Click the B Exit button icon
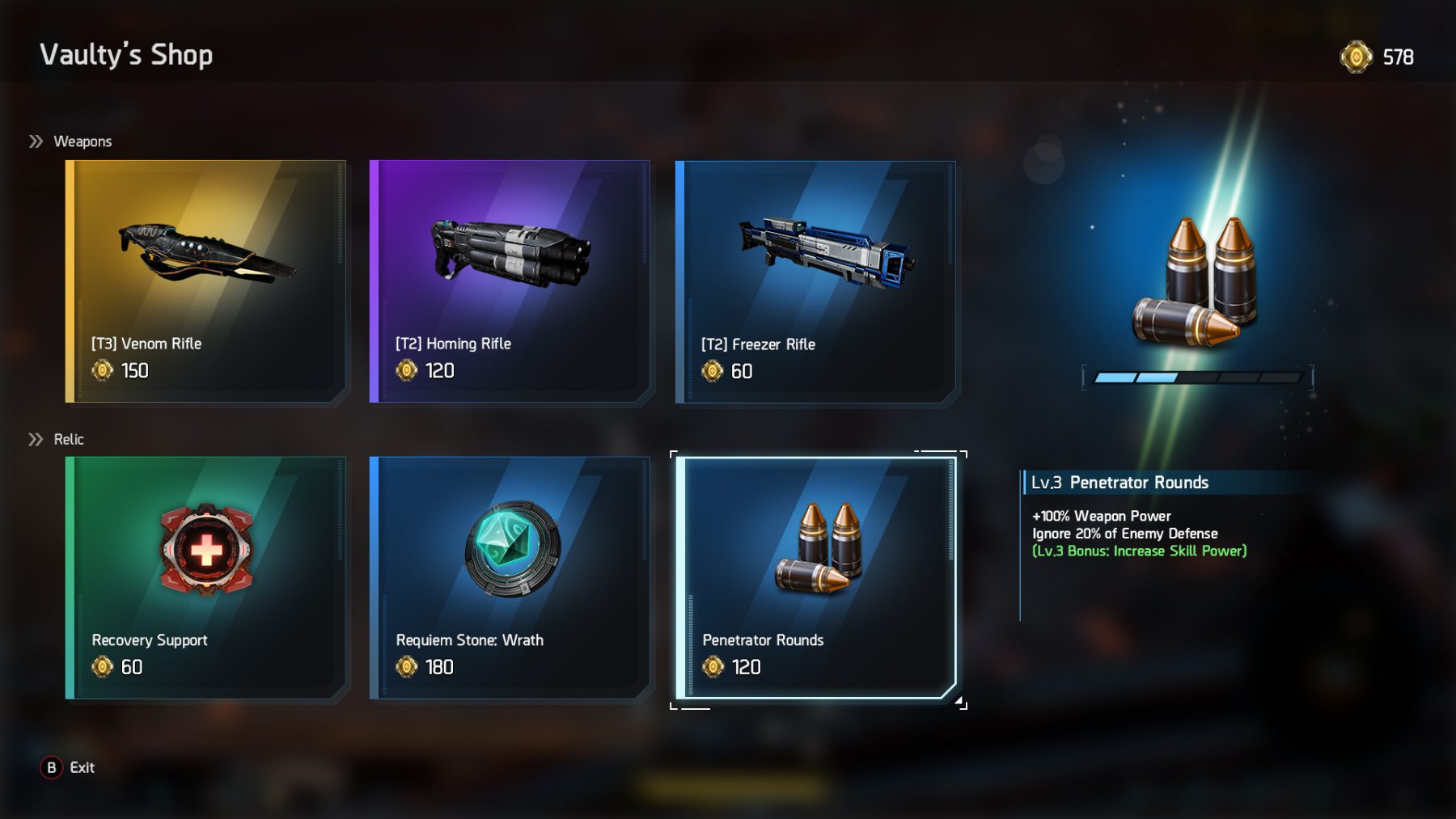Image resolution: width=1456 pixels, height=819 pixels. 52,768
